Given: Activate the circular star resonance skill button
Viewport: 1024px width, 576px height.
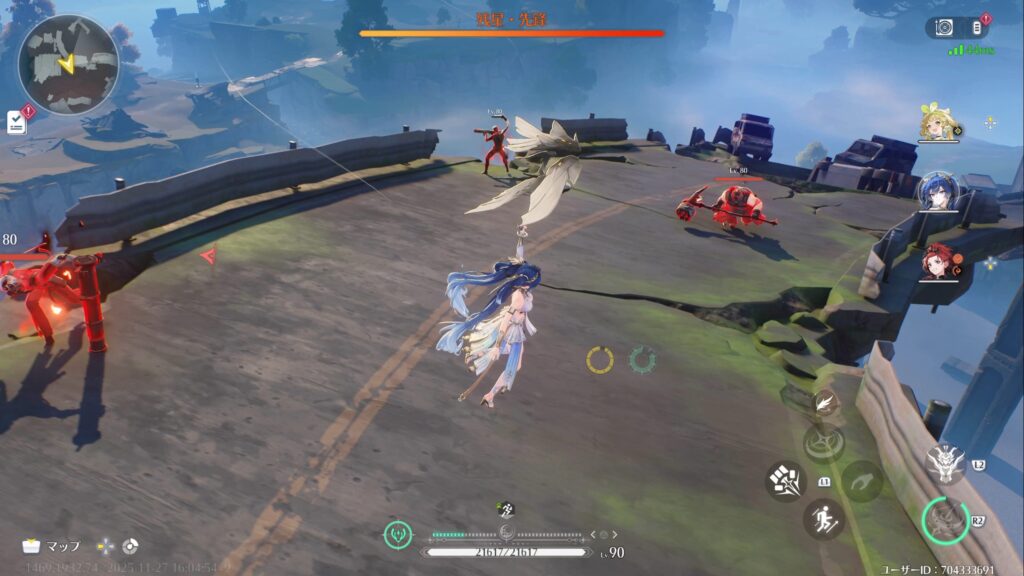Looking at the screenshot, I should click(824, 443).
